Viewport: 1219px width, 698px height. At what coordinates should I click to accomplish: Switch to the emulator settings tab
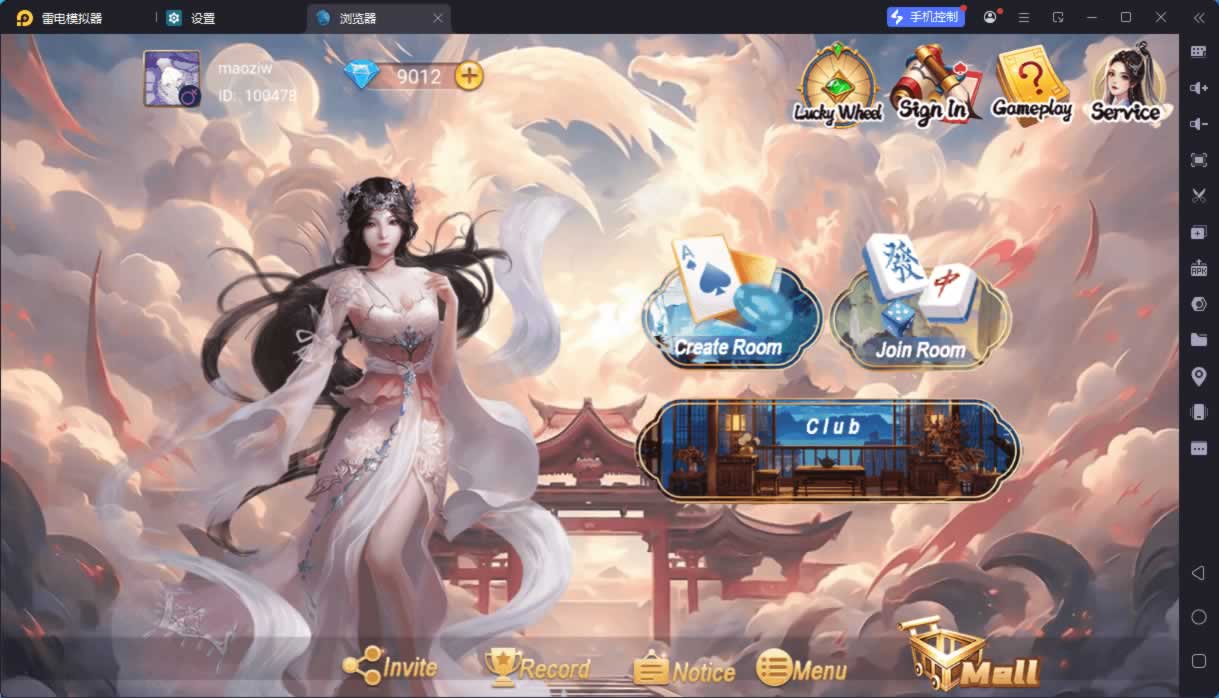[192, 18]
